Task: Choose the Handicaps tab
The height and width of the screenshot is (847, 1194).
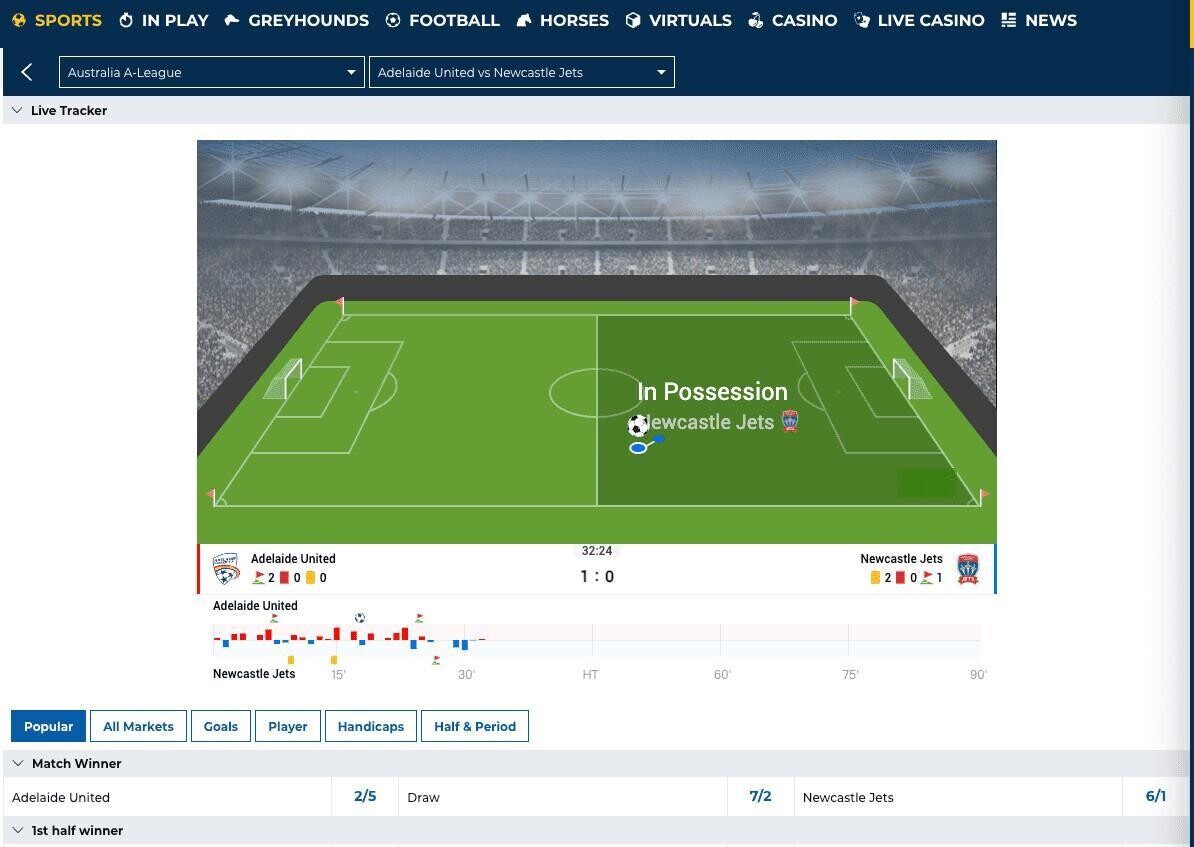Action: coord(370,726)
